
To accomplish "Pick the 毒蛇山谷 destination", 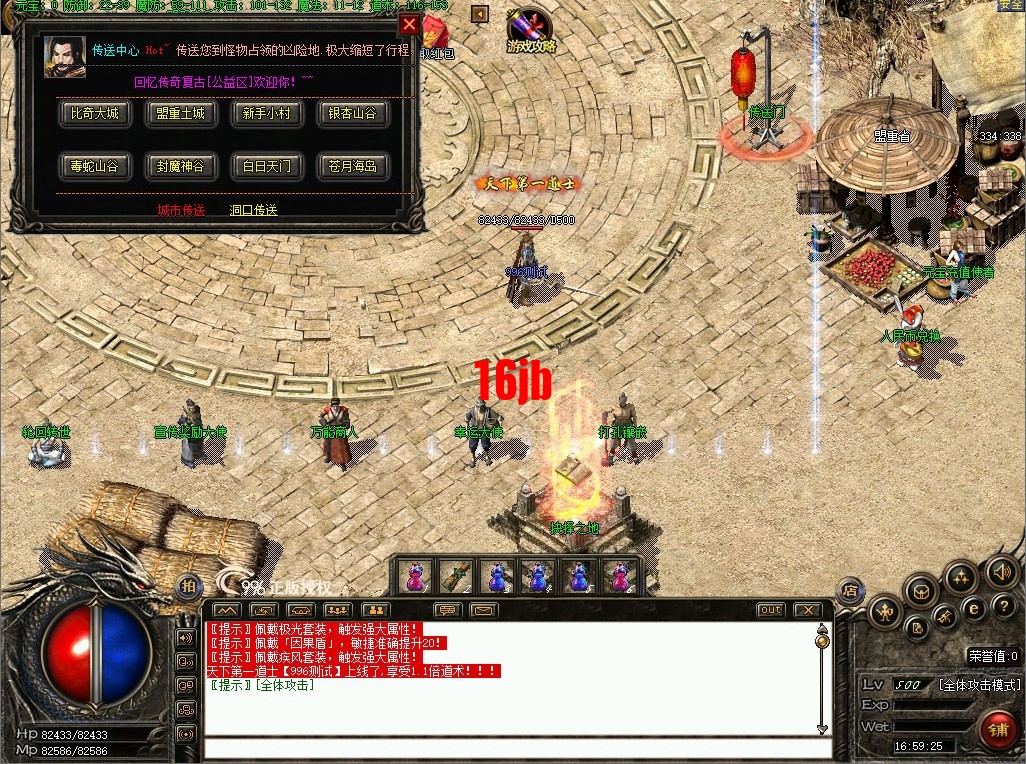I will point(95,166).
